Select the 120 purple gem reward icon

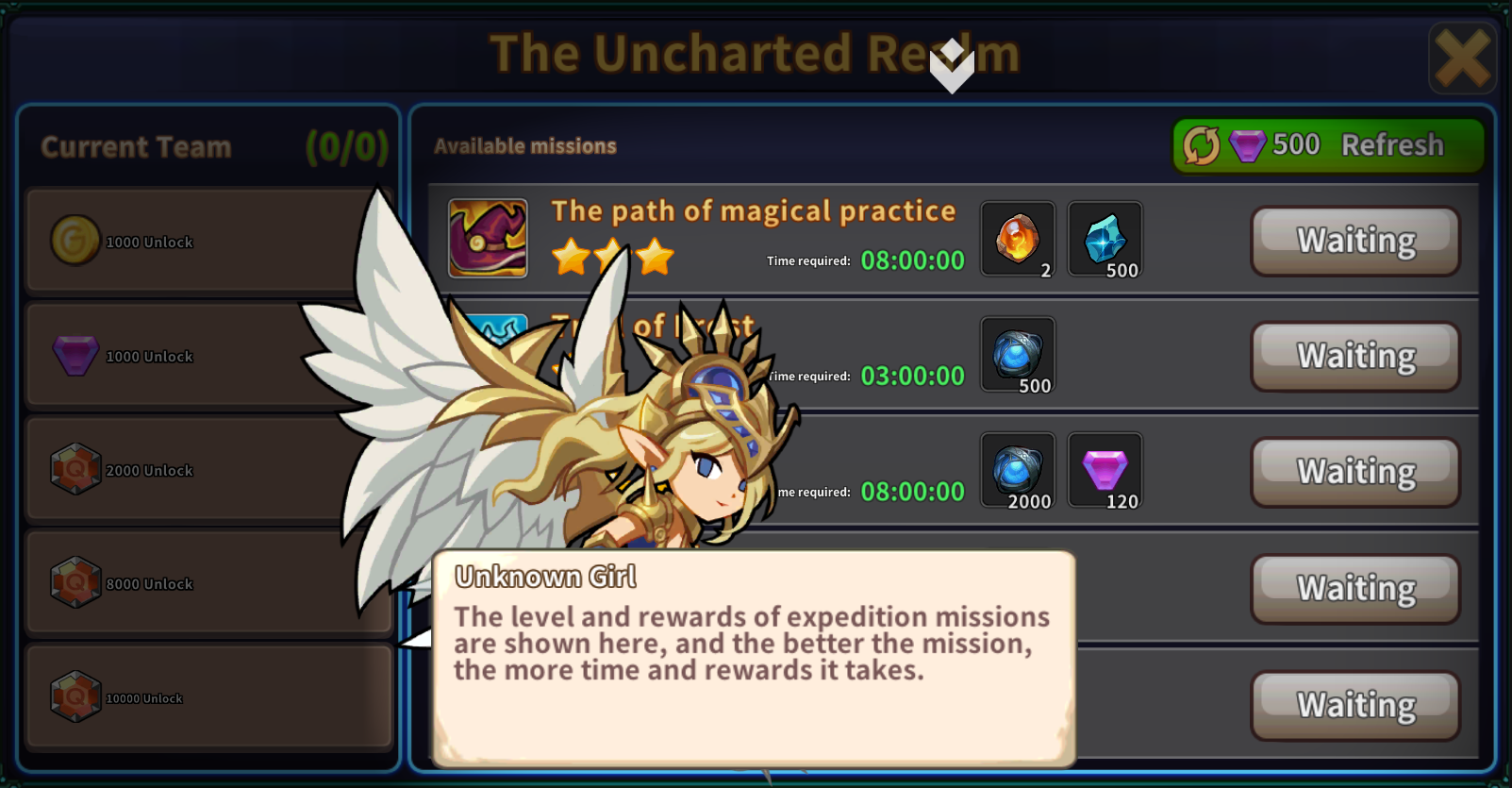pos(1104,470)
